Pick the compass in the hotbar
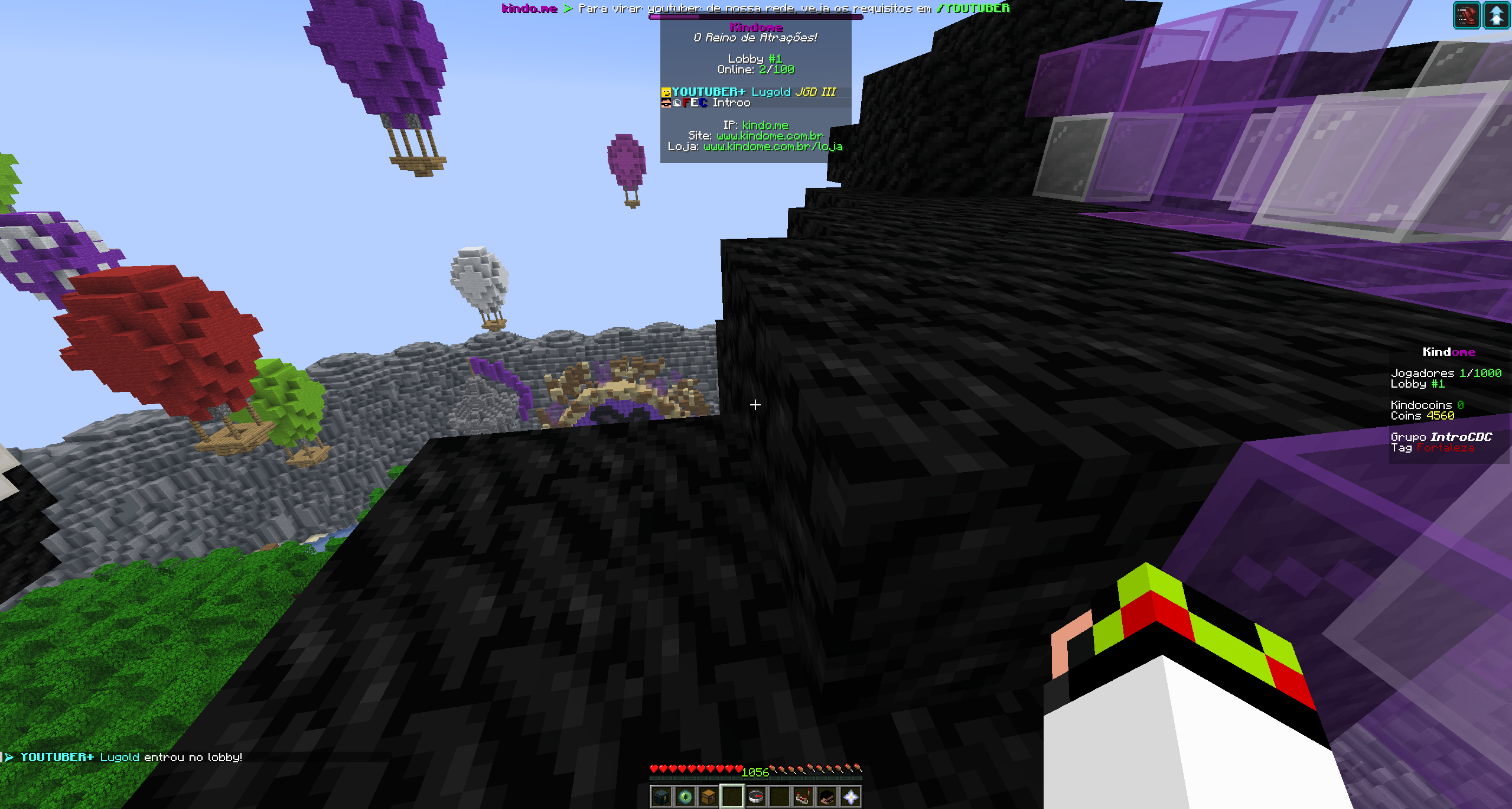This screenshot has height=809, width=1512. point(756,797)
